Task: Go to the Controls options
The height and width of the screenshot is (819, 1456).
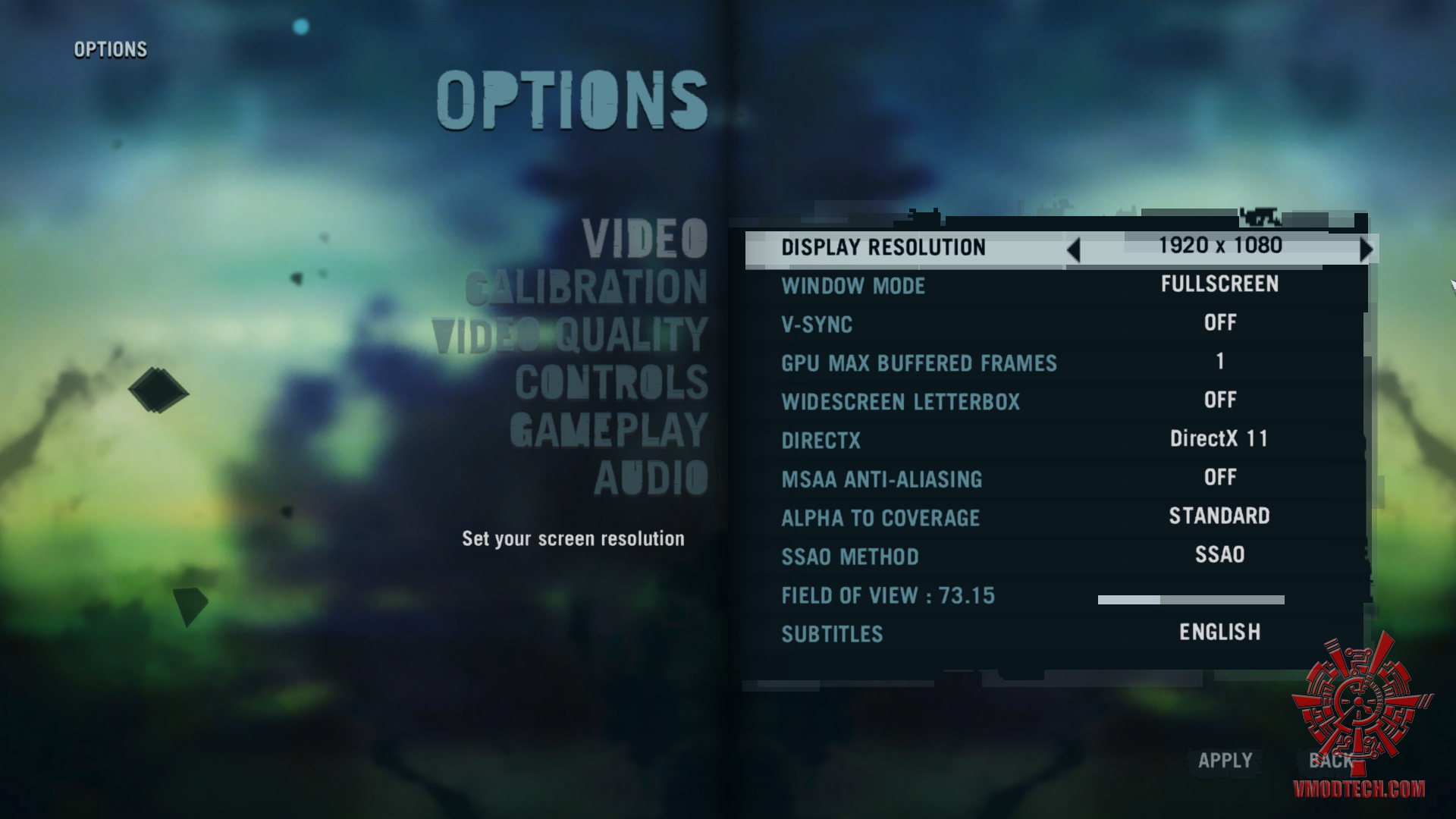Action: (611, 382)
